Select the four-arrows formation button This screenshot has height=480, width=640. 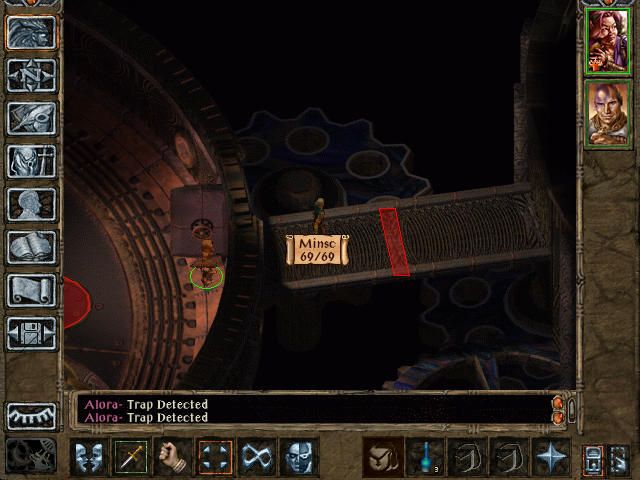coord(215,457)
